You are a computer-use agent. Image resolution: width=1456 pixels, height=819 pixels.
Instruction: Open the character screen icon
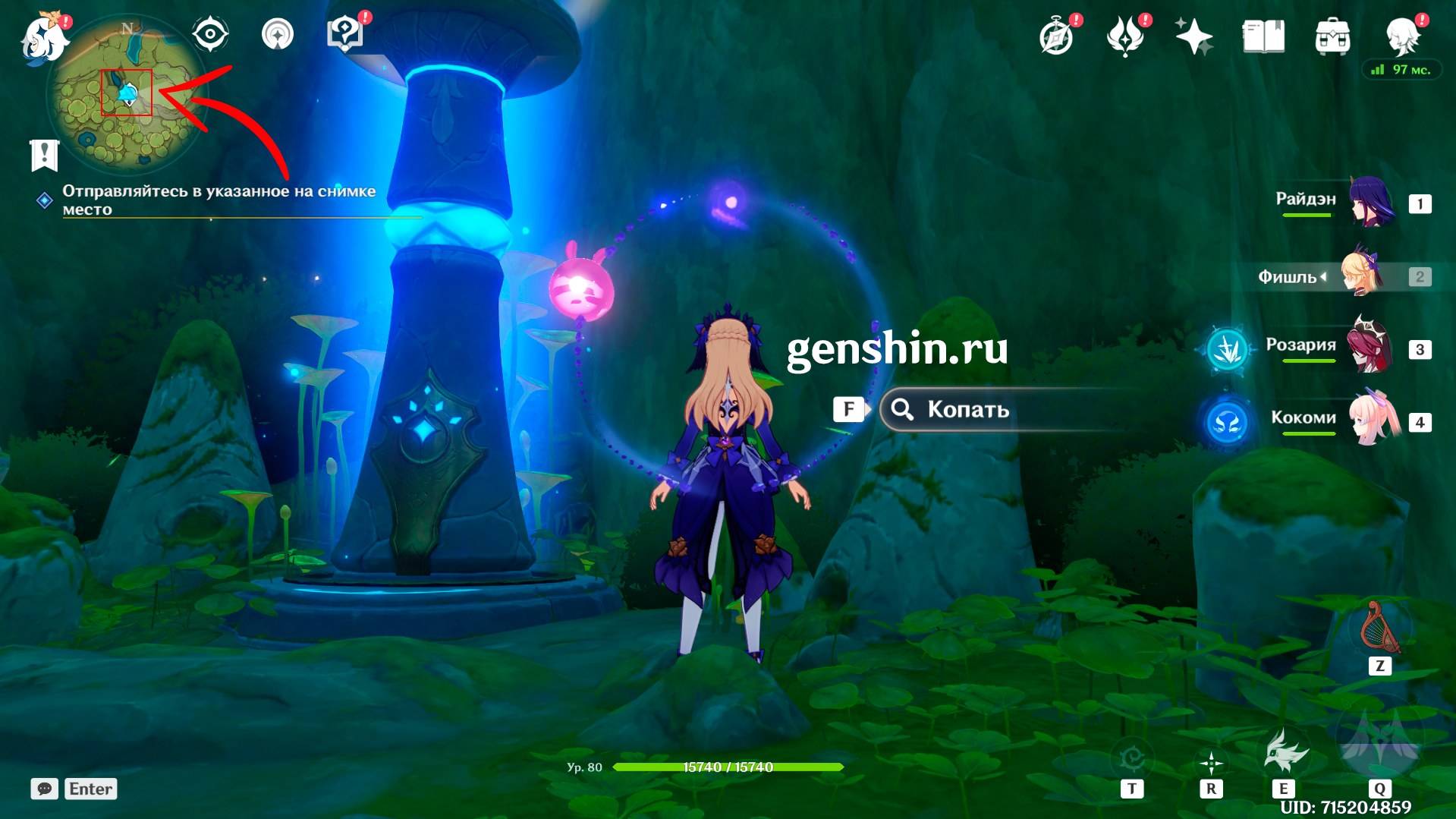click(x=1402, y=35)
